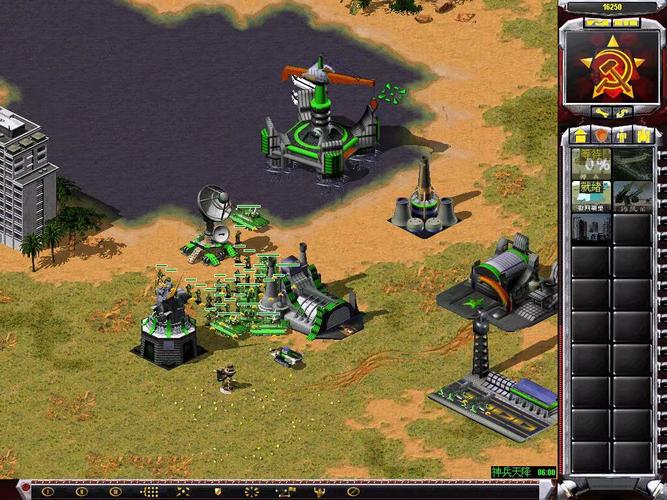Place the ready (就绪) defense cameo
The width and height of the screenshot is (667, 500).
point(591,194)
